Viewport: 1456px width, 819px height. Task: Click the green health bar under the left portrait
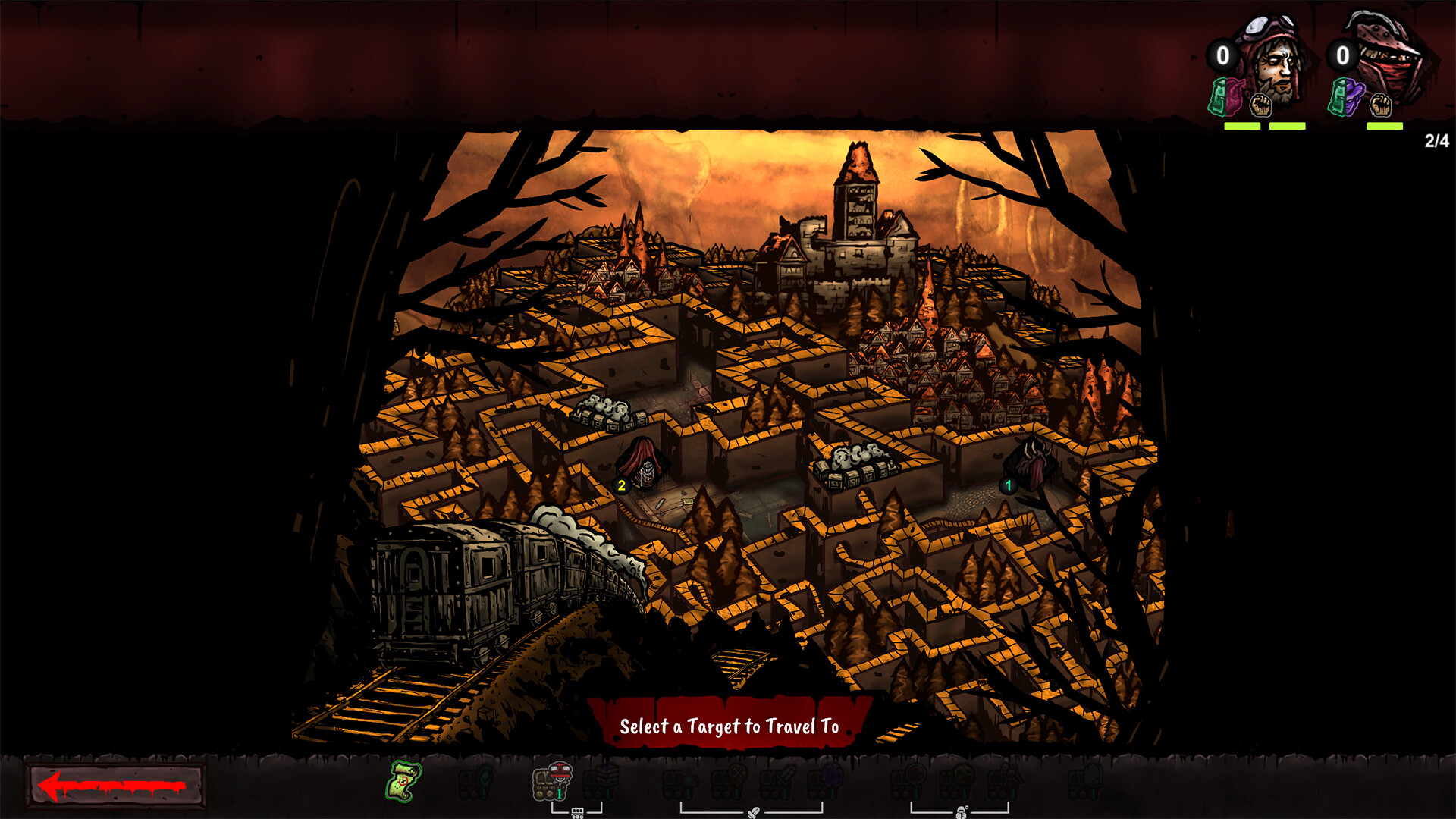tap(1244, 126)
